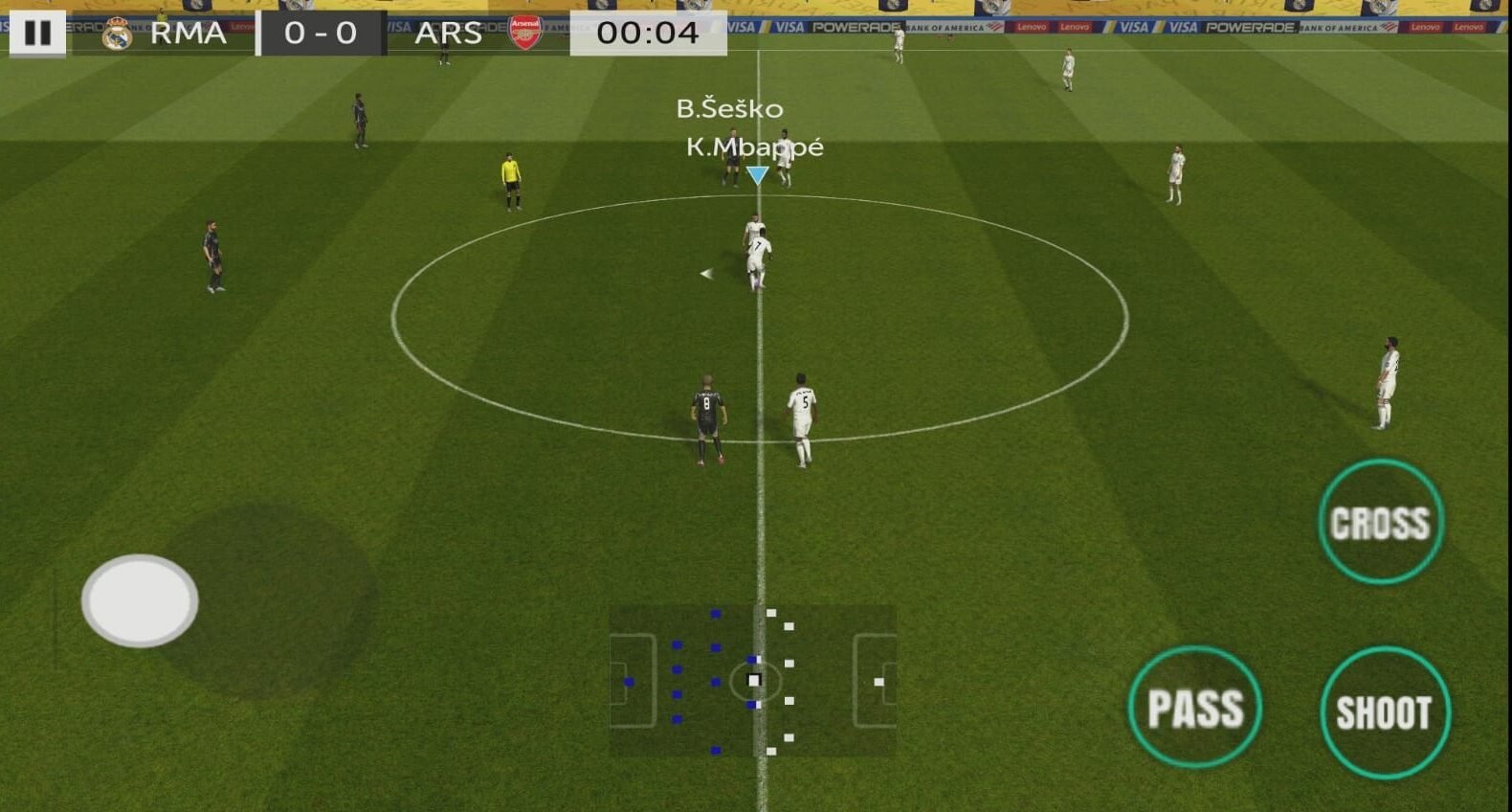Image resolution: width=1512 pixels, height=812 pixels.
Task: Click the virtual joystick thumb pad
Action: (x=140, y=600)
